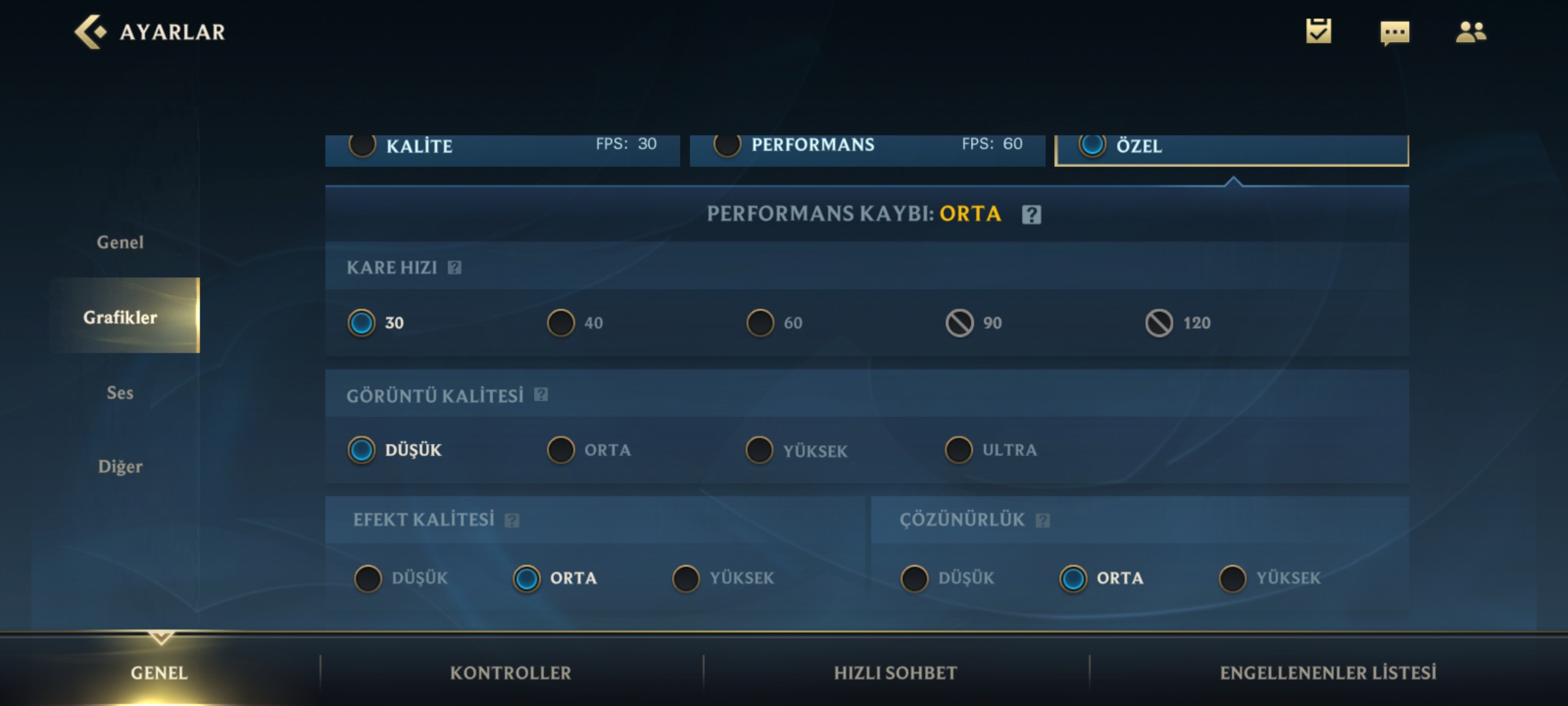This screenshot has width=1568, height=706.
Task: Switch to the Ses settings section
Action: [120, 392]
